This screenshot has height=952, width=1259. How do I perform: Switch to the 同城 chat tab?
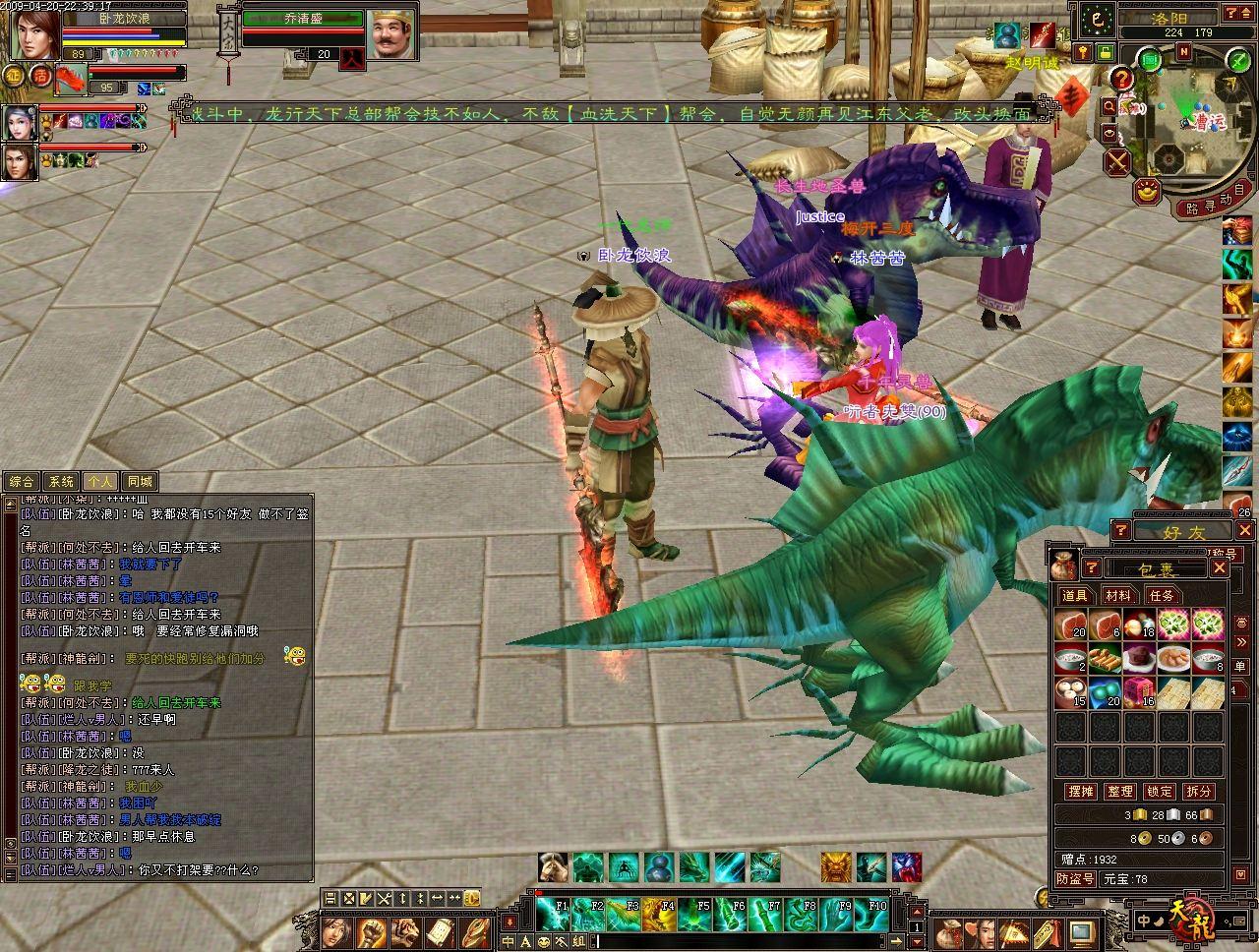point(140,482)
